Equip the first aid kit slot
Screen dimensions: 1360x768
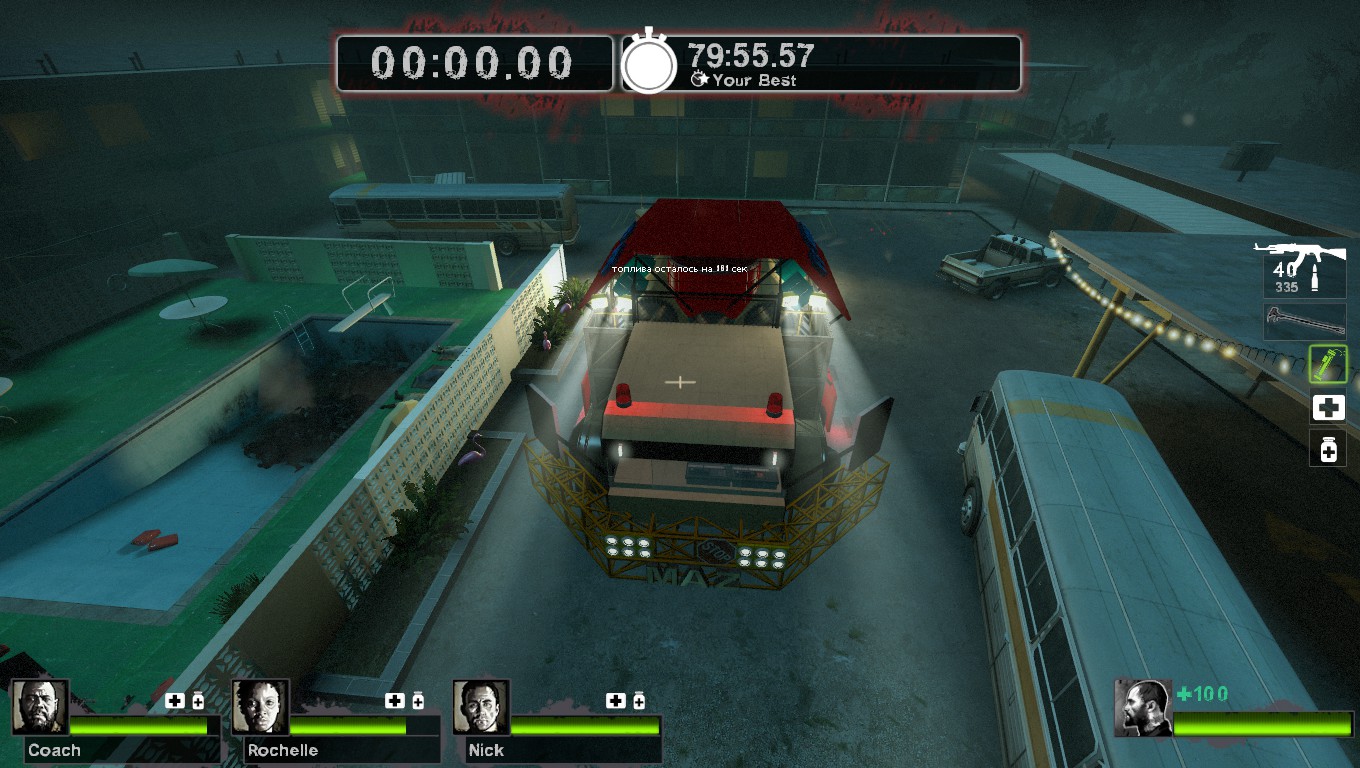[1328, 407]
